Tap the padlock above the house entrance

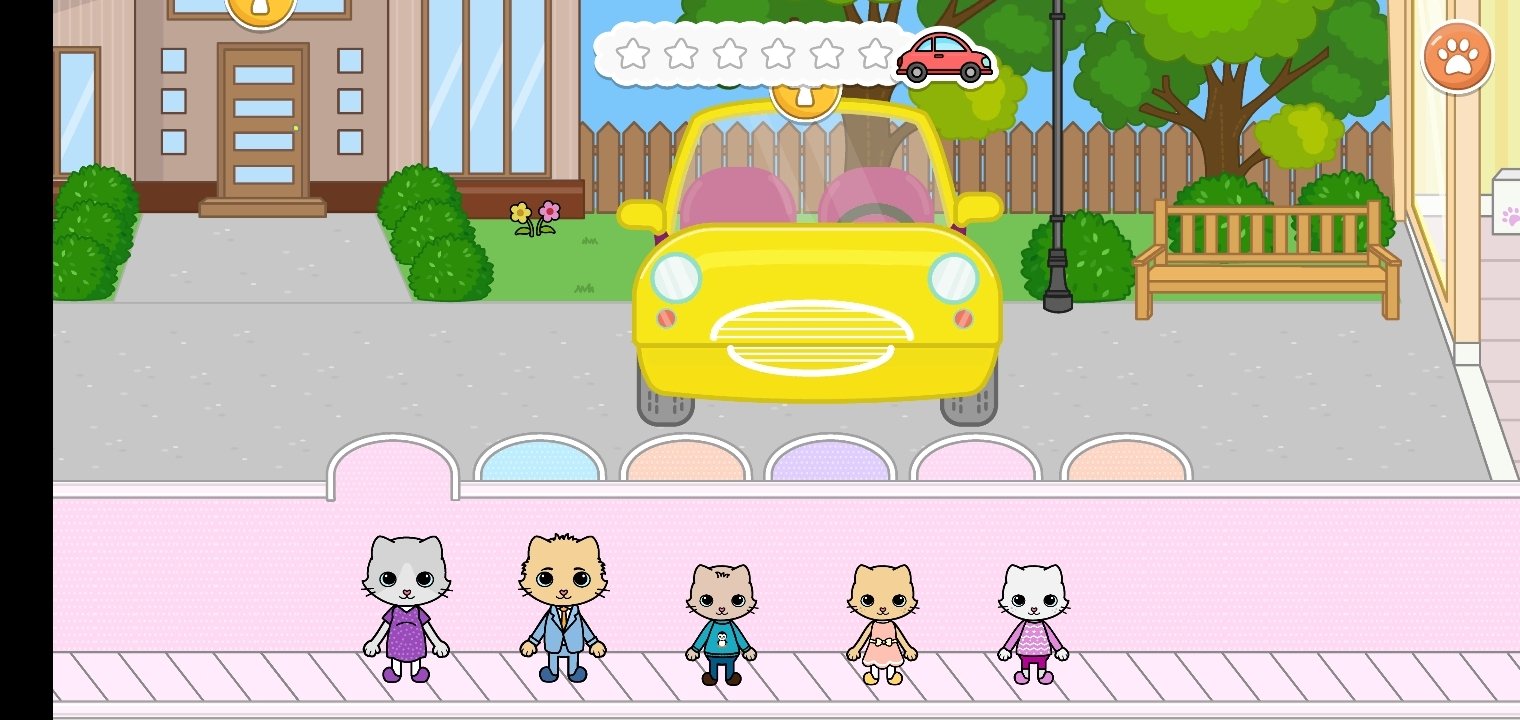[262, 10]
